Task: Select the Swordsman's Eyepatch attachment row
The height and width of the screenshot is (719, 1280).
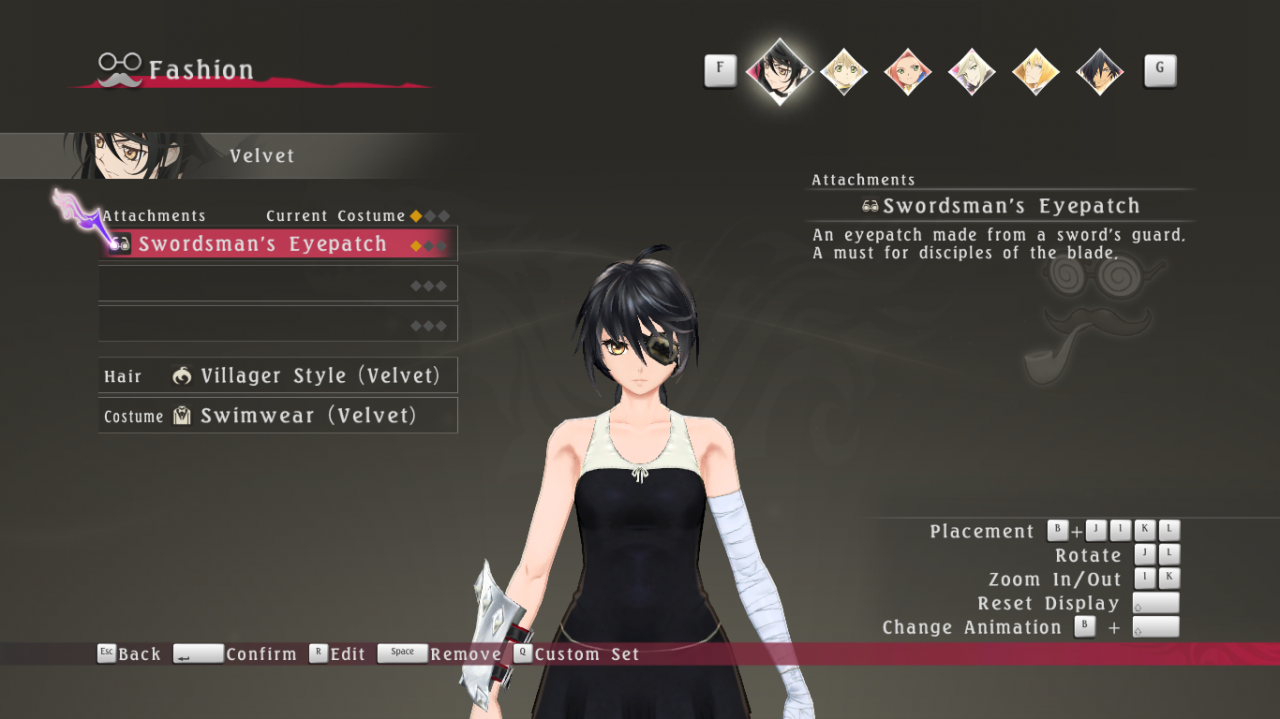Action: pos(278,244)
